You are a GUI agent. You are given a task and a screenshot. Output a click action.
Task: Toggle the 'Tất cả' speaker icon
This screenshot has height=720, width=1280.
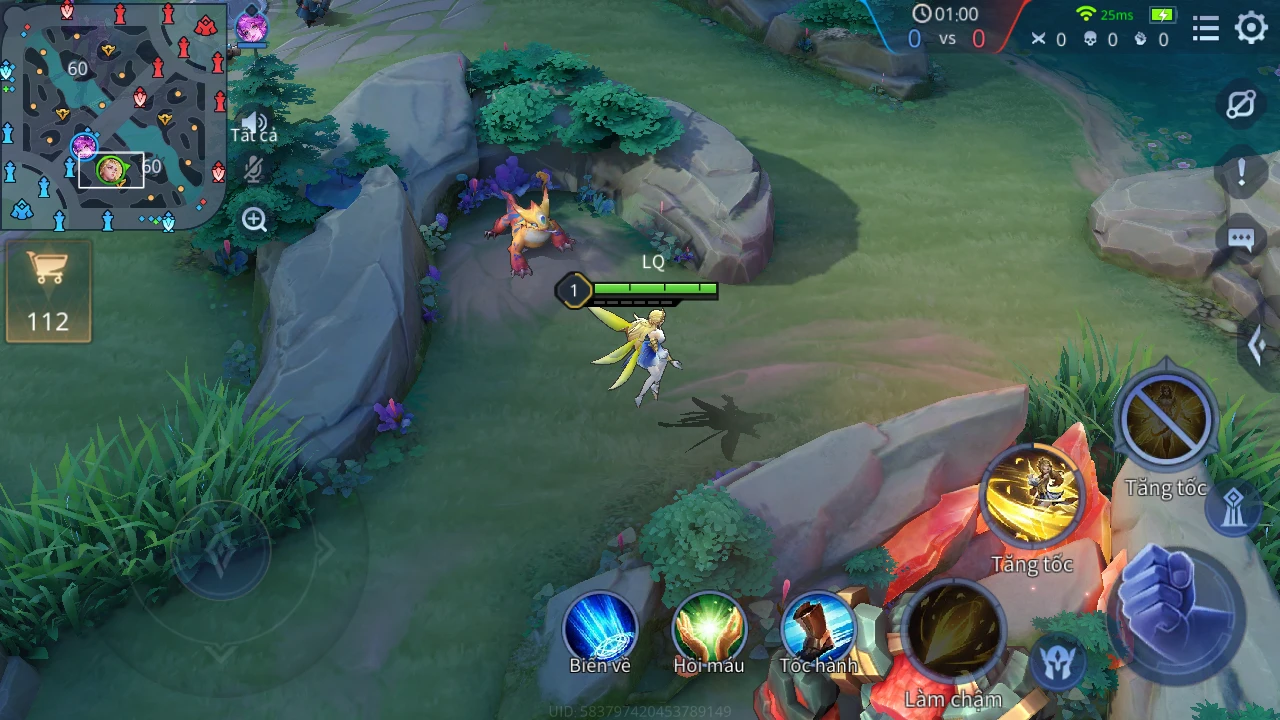[x=254, y=123]
